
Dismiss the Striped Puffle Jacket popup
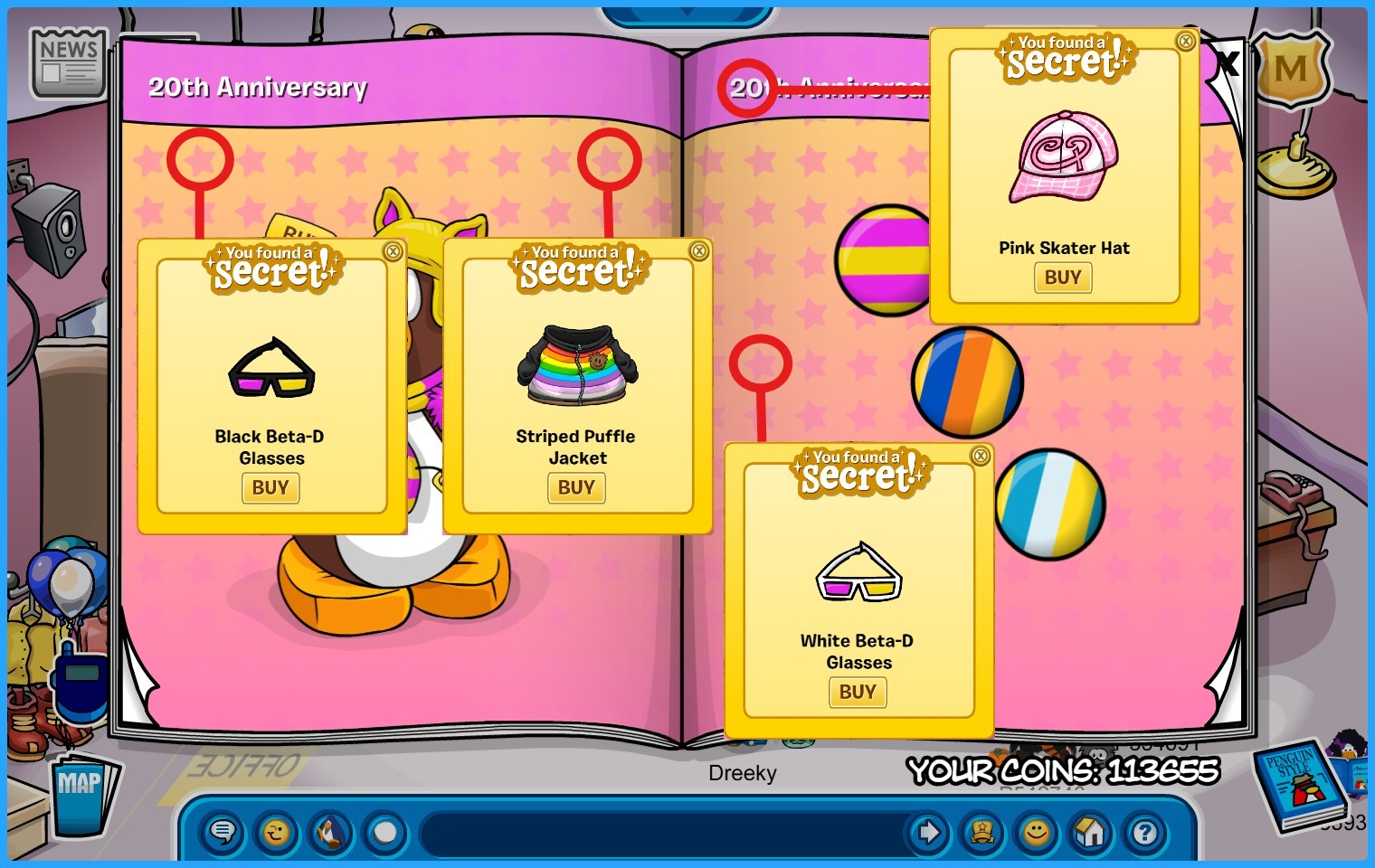[x=698, y=251]
